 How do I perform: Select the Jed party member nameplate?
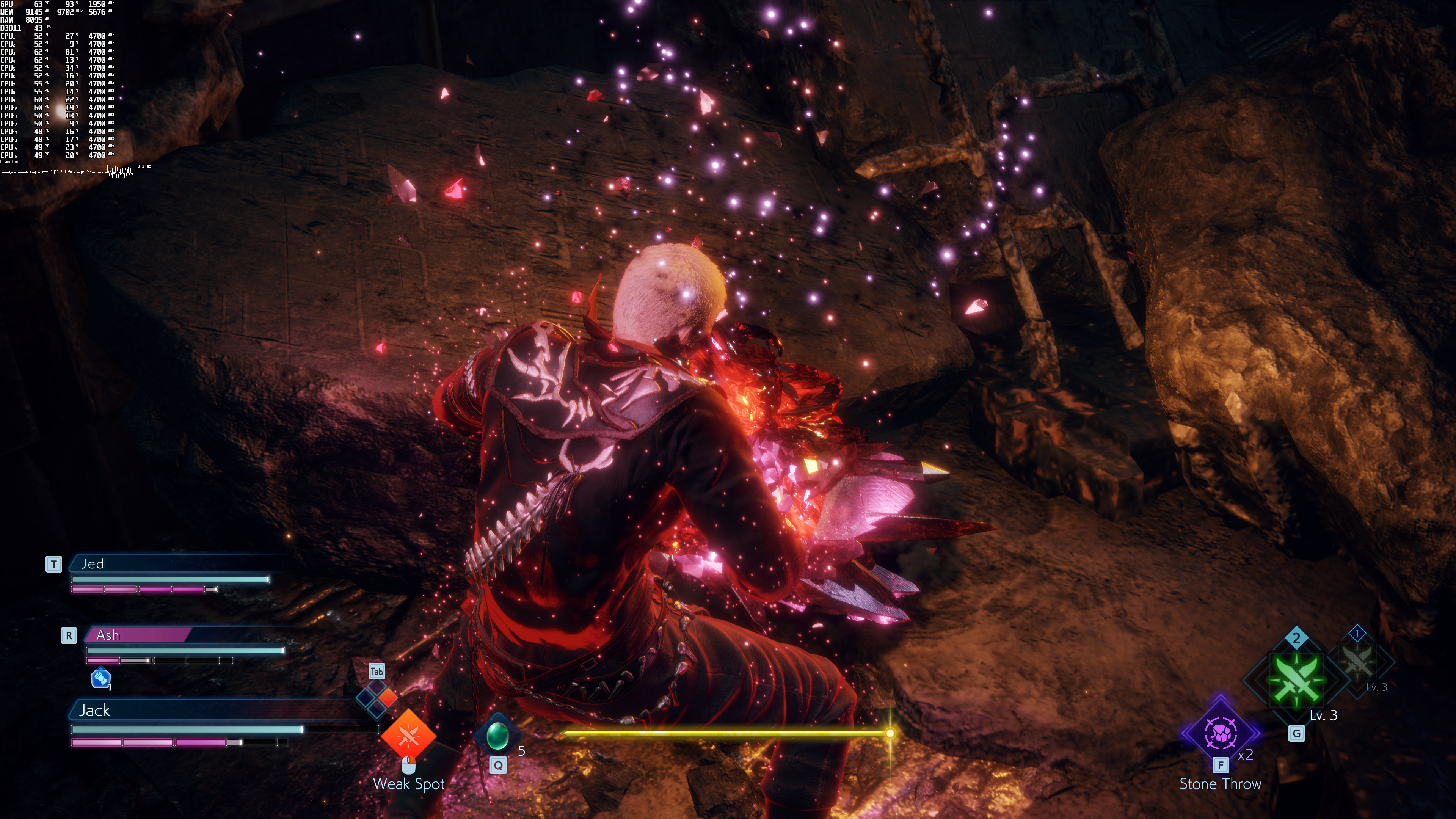[x=169, y=563]
